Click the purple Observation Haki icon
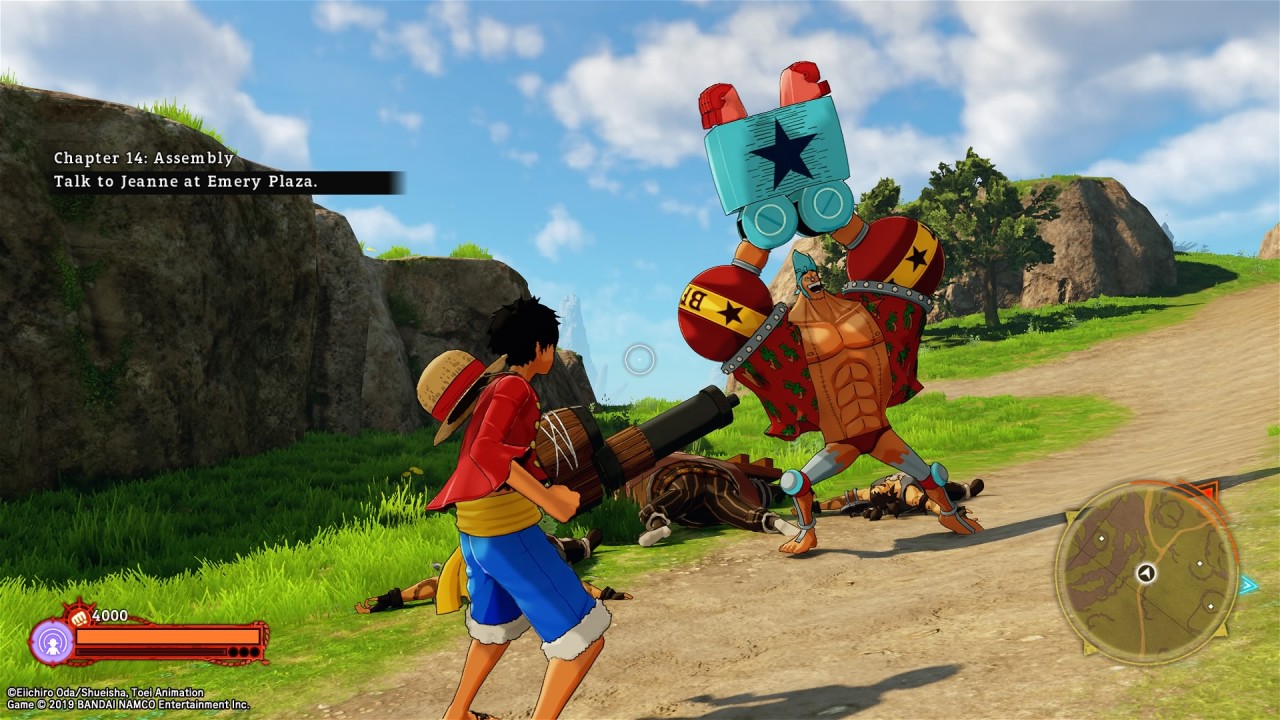The width and height of the screenshot is (1280, 720). click(x=51, y=641)
